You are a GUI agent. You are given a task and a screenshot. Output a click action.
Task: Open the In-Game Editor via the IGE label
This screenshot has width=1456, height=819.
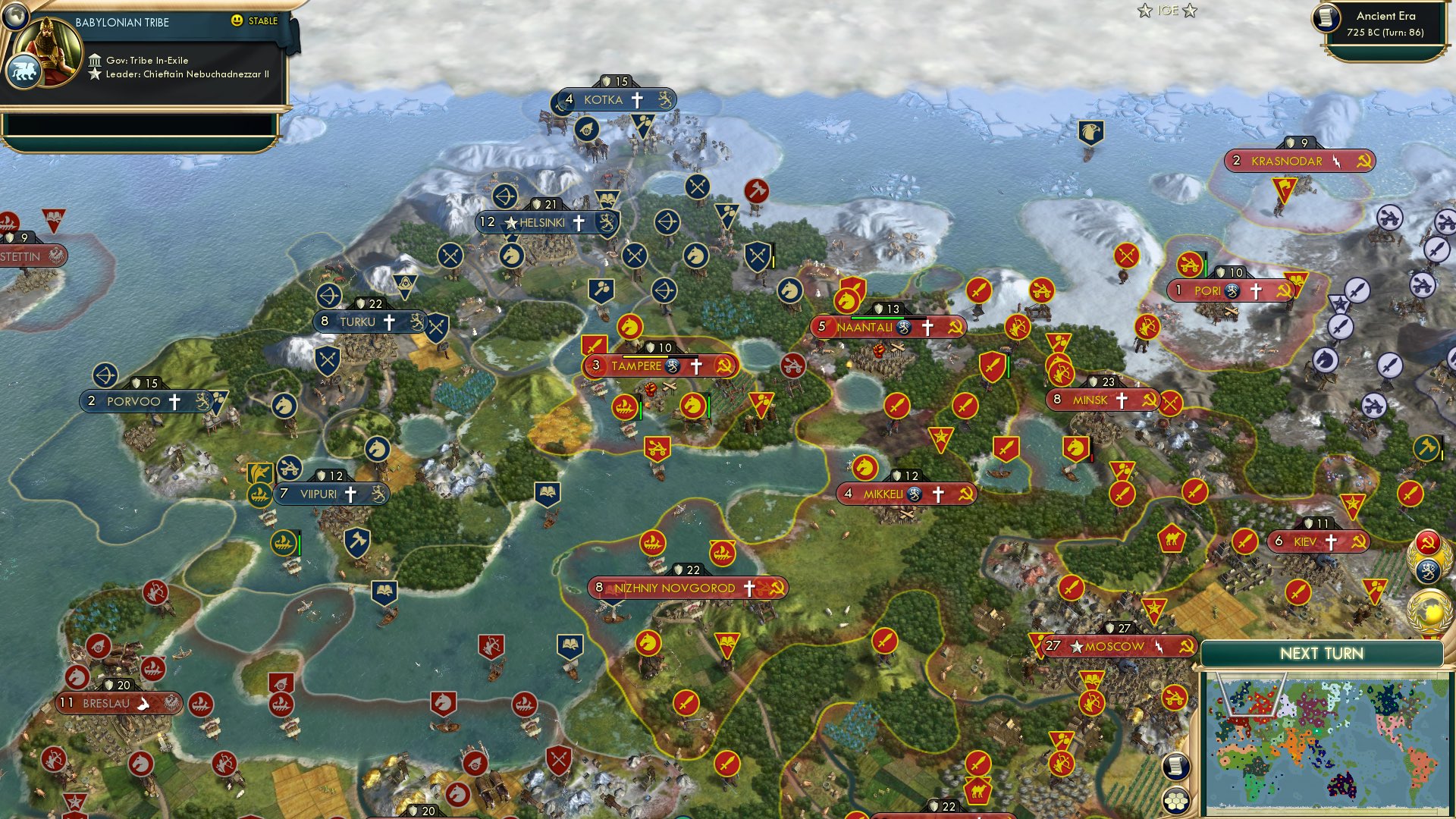point(1166,11)
